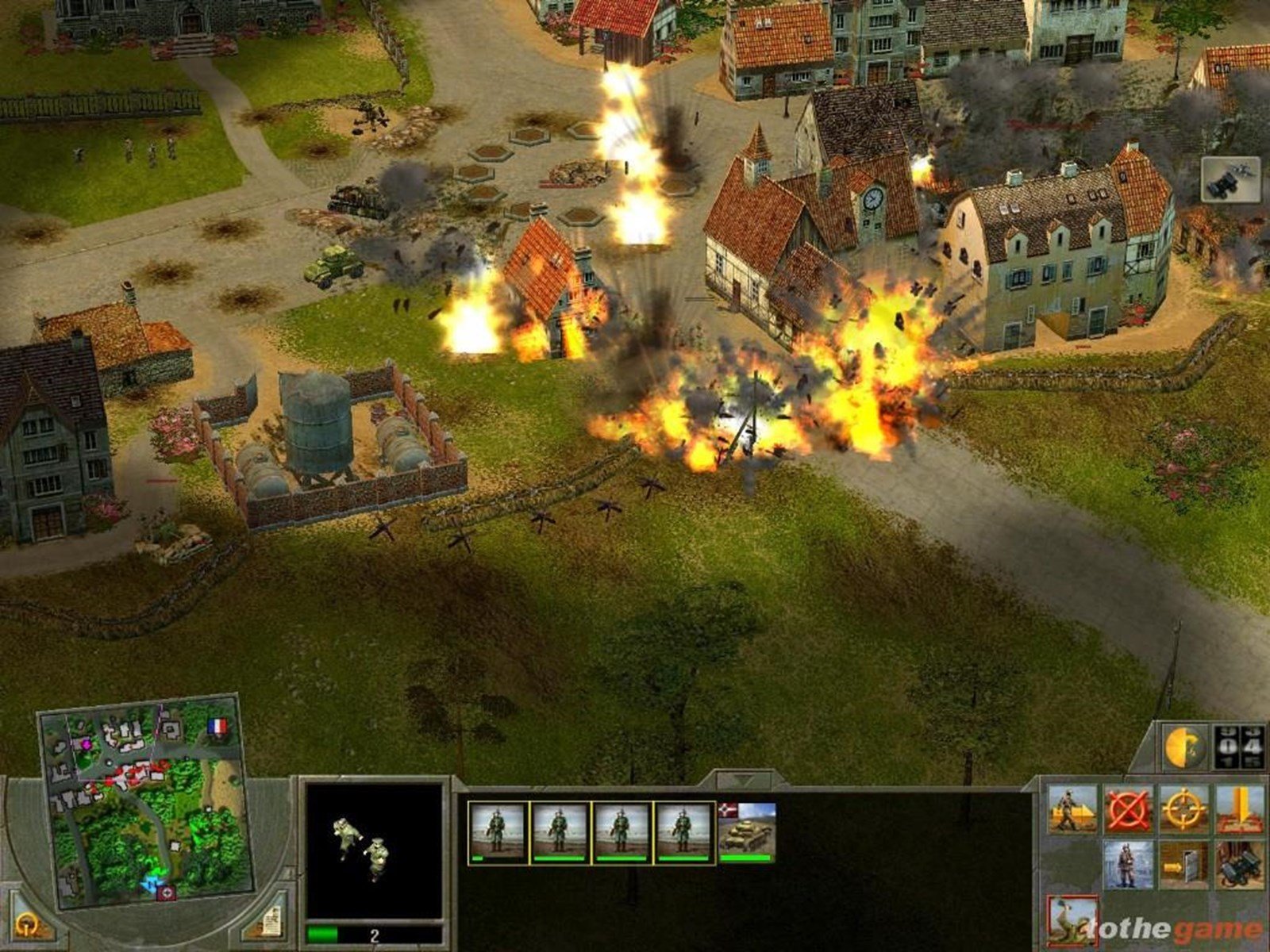Toggle the red-framed rooster command icon
The width and height of the screenshot is (1270, 952).
(1073, 920)
